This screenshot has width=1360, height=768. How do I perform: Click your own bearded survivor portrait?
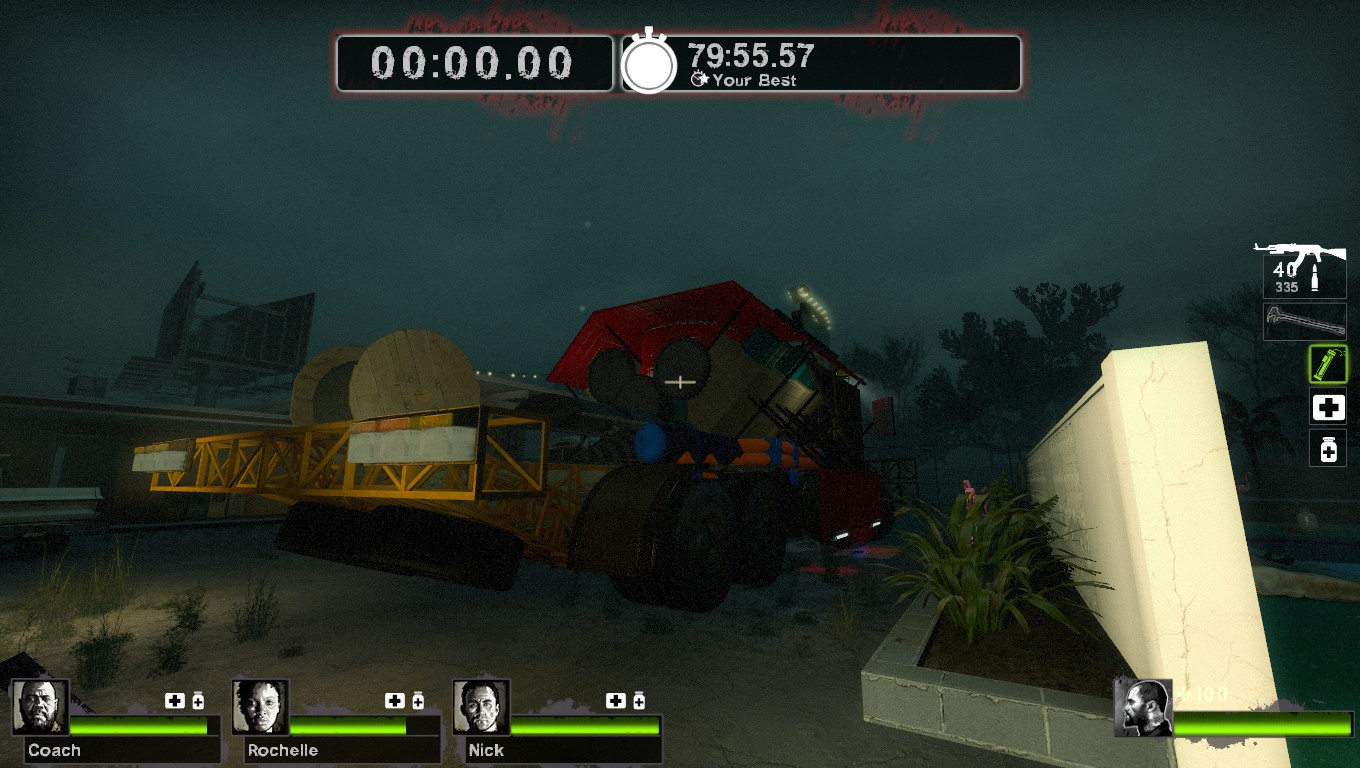(x=1143, y=707)
